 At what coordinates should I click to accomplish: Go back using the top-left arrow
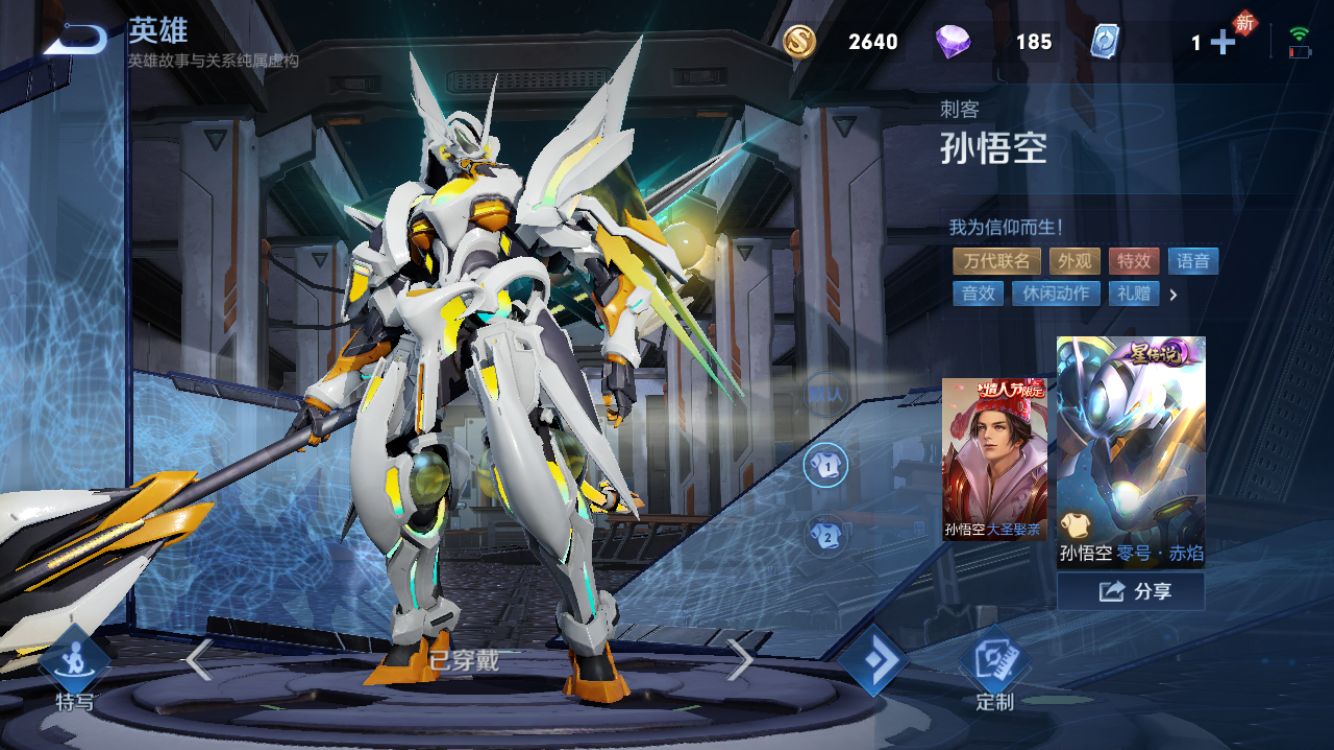tap(75, 39)
